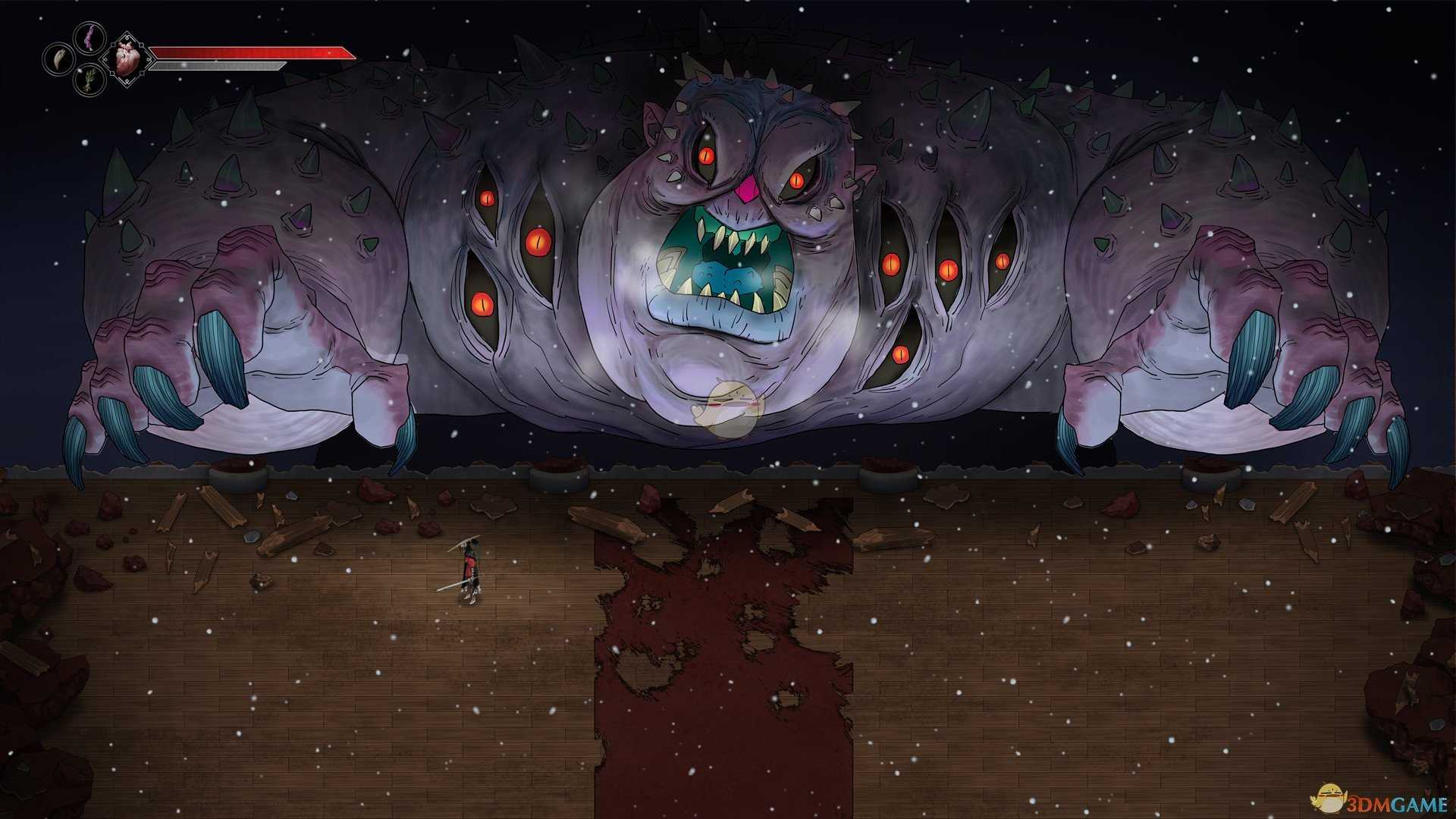Viewport: 1456px width, 819px height.
Task: Choose the green herb item slot
Action: point(89,80)
